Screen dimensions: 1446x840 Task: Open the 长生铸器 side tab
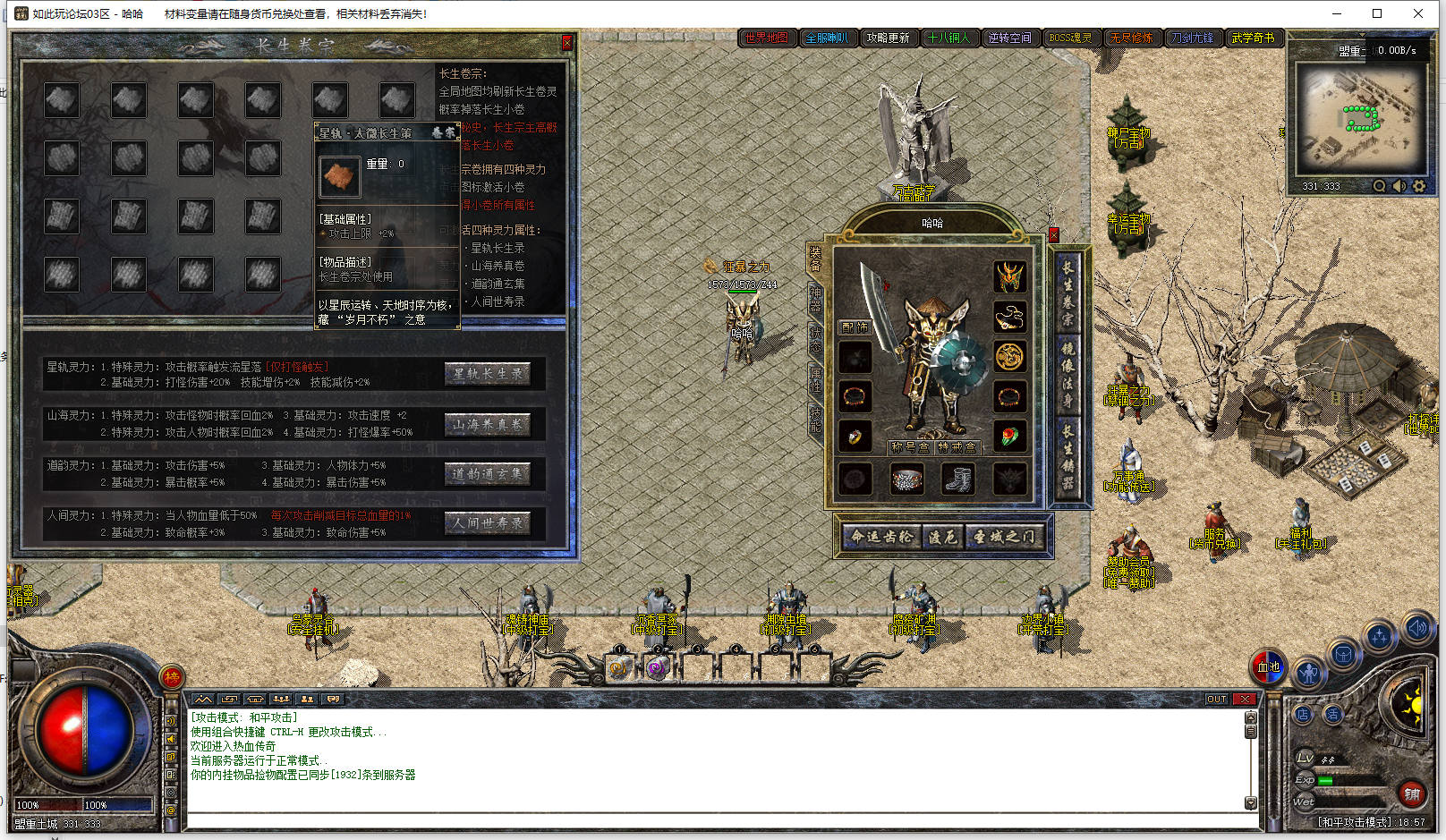1067,456
